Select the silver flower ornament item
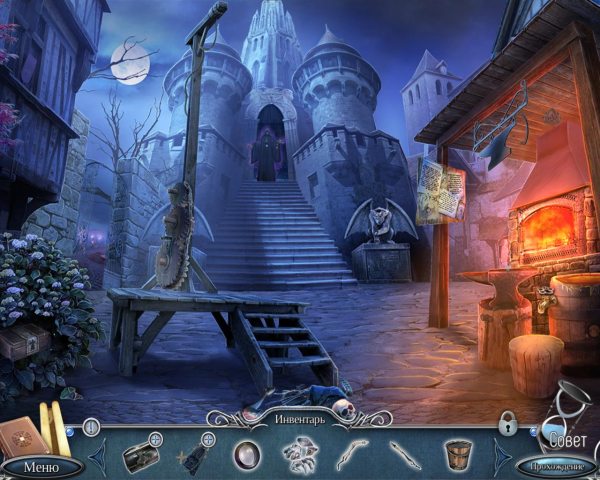The height and width of the screenshot is (480, 600). click(299, 455)
